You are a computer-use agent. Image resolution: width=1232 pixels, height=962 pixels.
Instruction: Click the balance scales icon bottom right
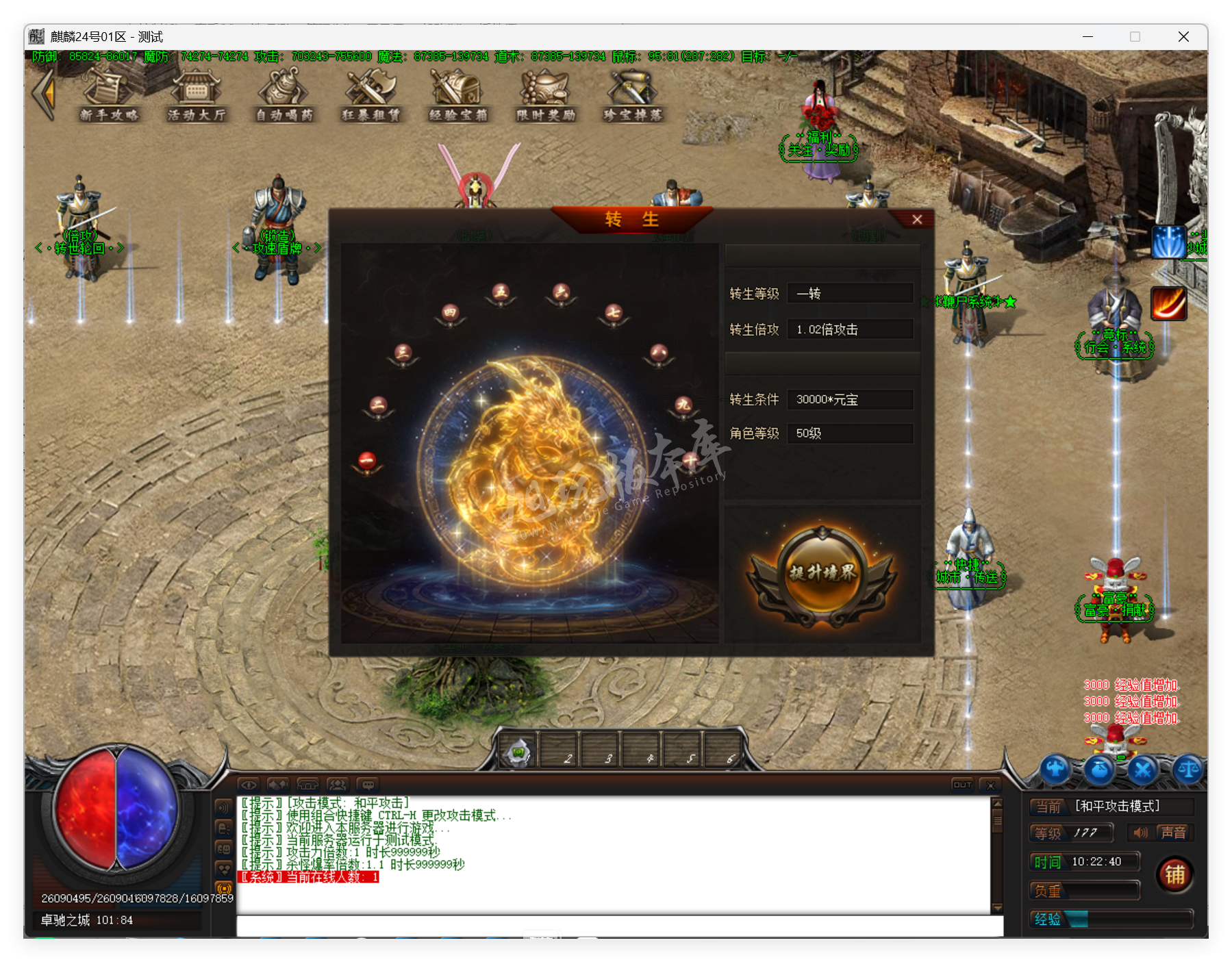point(1188,770)
